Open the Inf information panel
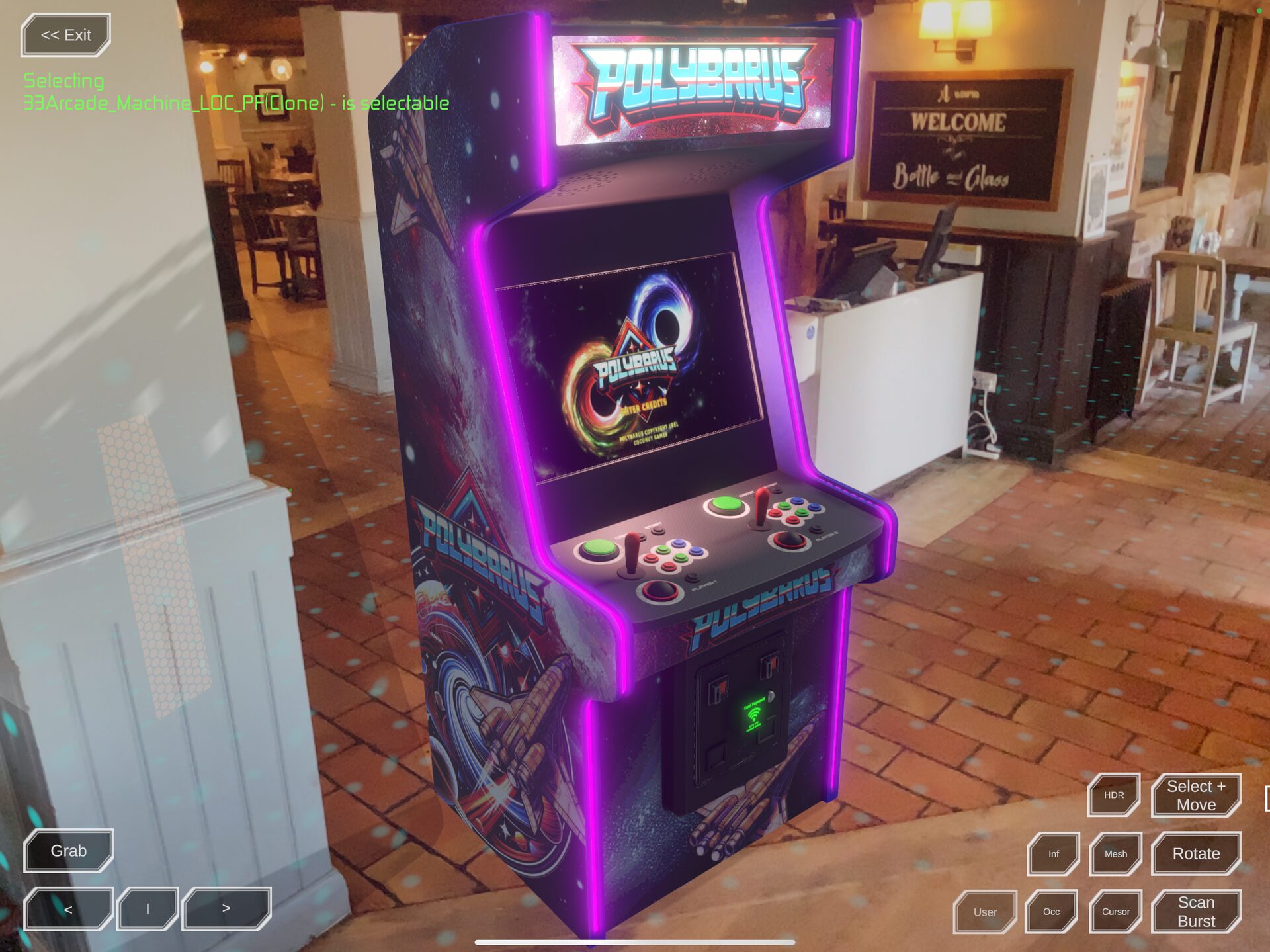This screenshot has height=952, width=1270. pos(1053,853)
